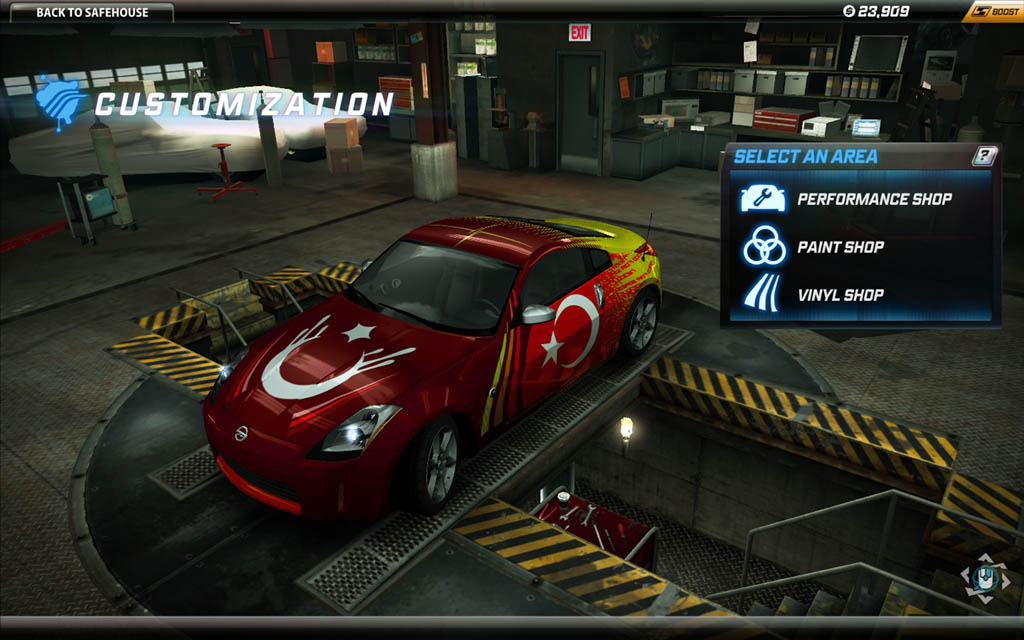Click the mouse camera control icon
Viewport: 1024px width, 640px height.
983,577
